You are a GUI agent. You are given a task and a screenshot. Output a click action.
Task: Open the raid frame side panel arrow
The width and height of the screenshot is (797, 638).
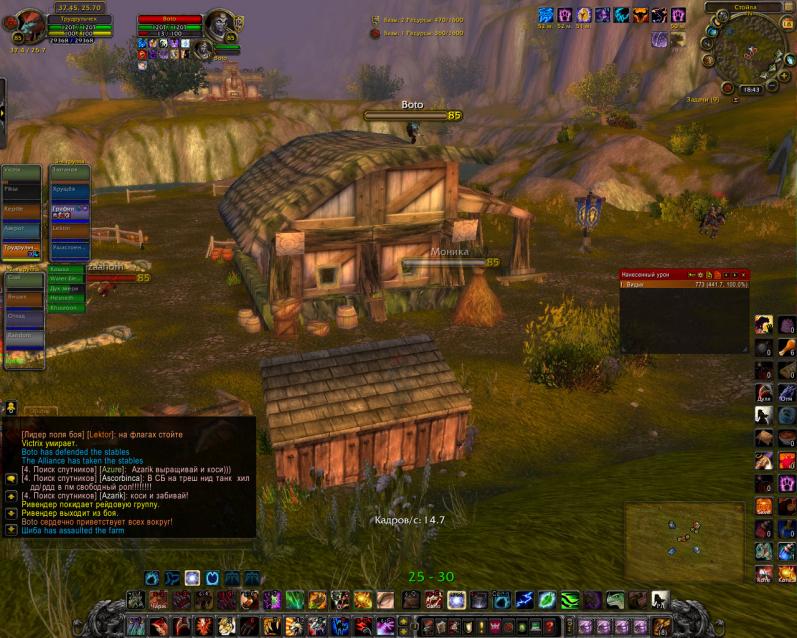point(3,100)
